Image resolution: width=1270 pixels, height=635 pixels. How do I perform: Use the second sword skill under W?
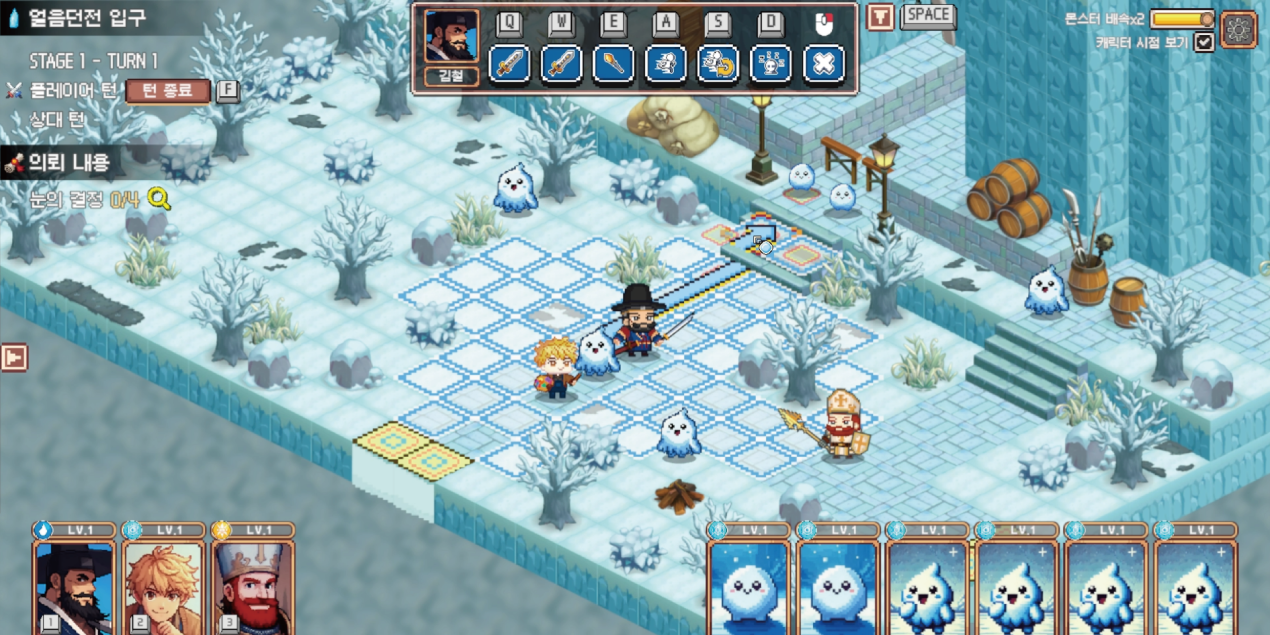tap(561, 63)
